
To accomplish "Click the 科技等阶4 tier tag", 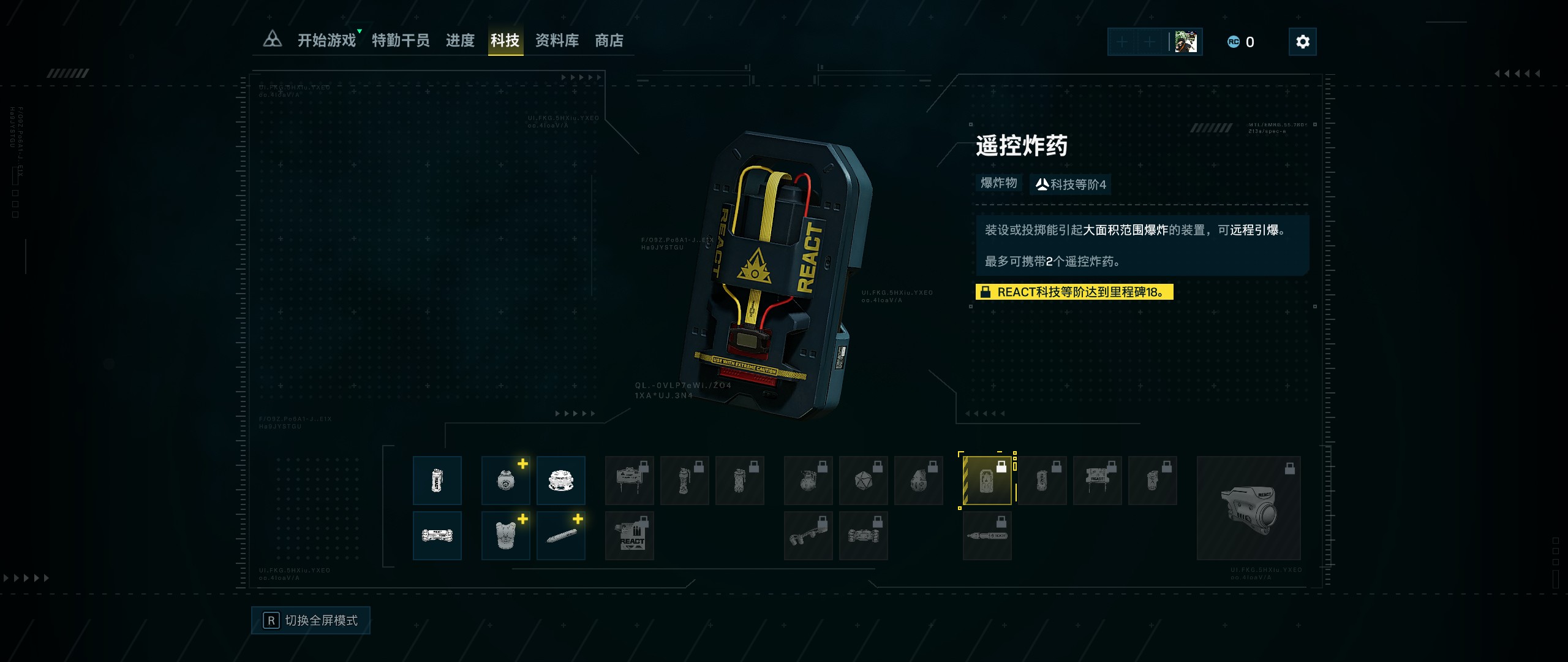I will (x=1071, y=185).
